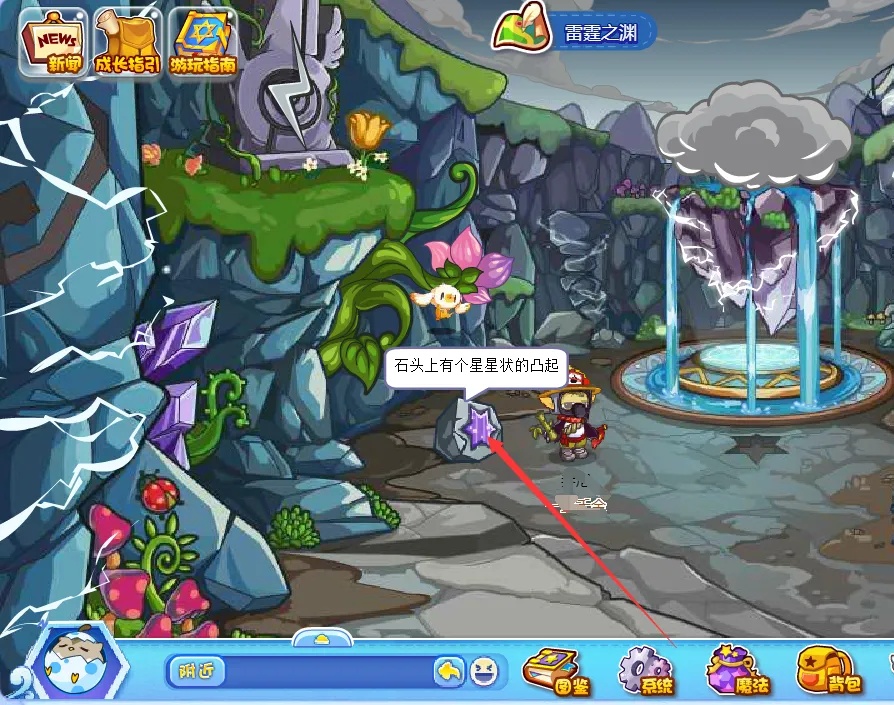This screenshot has width=894, height=705.
Task: Open the 游玩指南 play guide
Action: [202, 44]
